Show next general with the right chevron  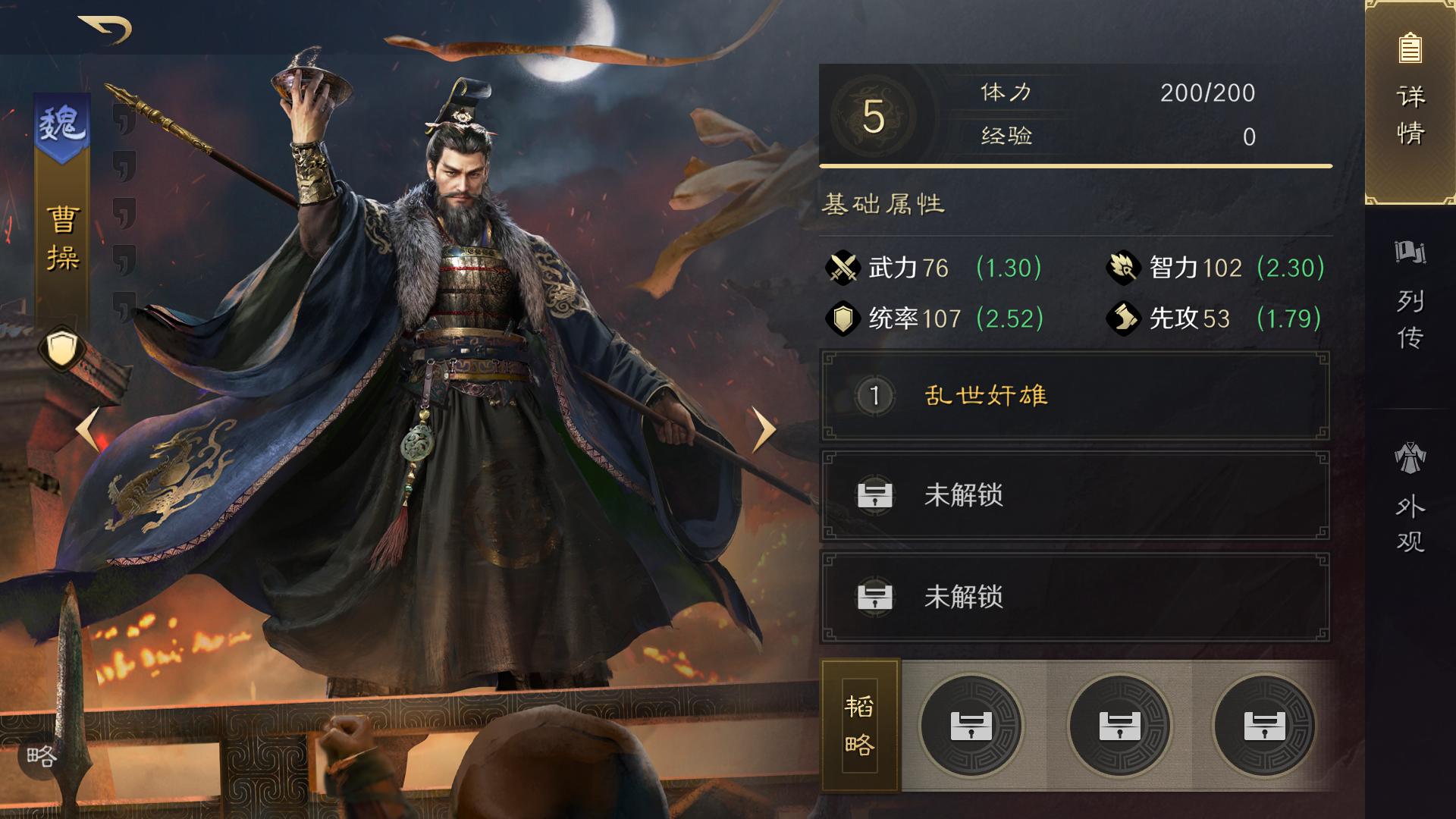(x=762, y=428)
